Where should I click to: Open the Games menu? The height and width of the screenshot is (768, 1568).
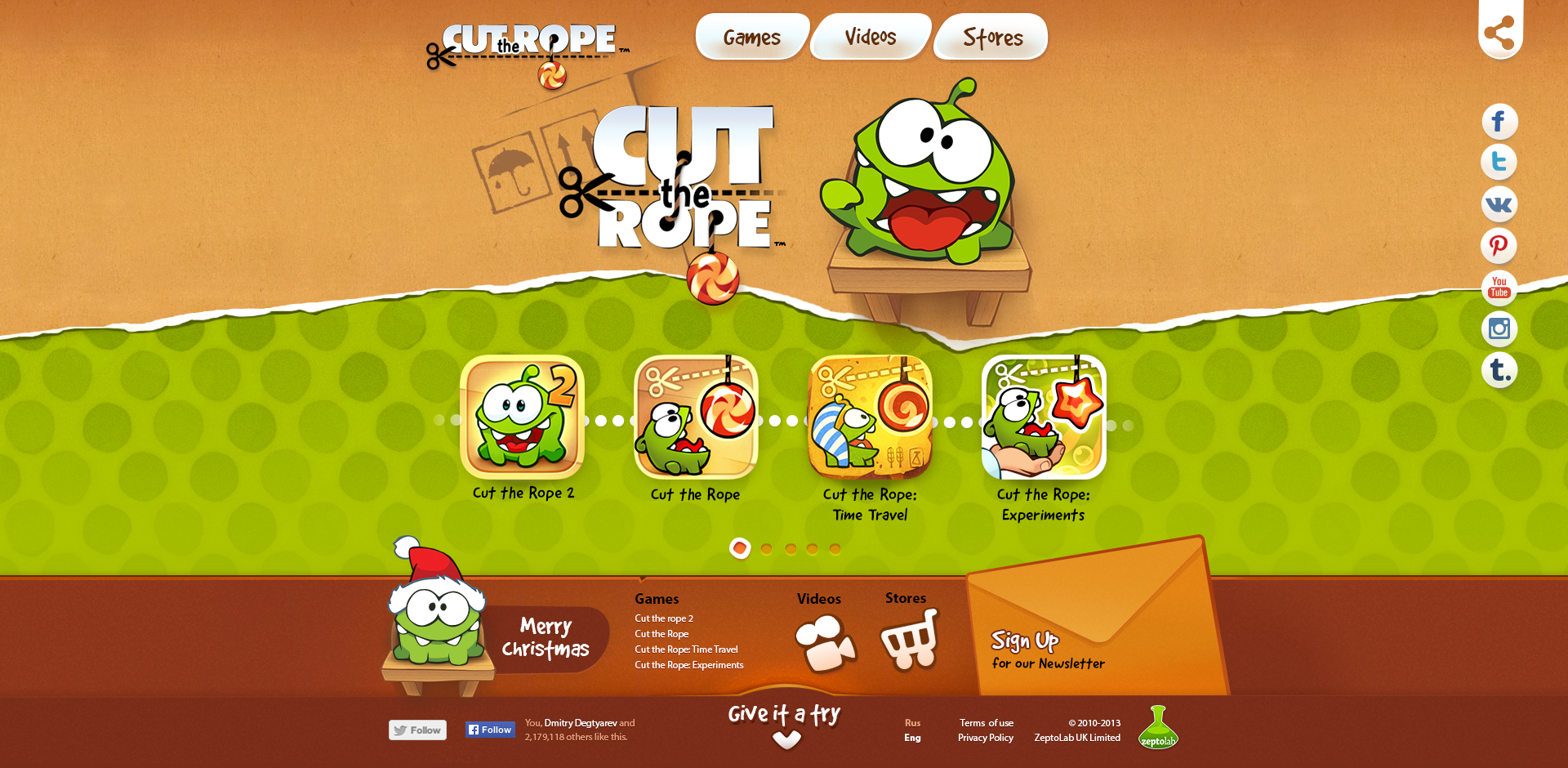[x=752, y=36]
